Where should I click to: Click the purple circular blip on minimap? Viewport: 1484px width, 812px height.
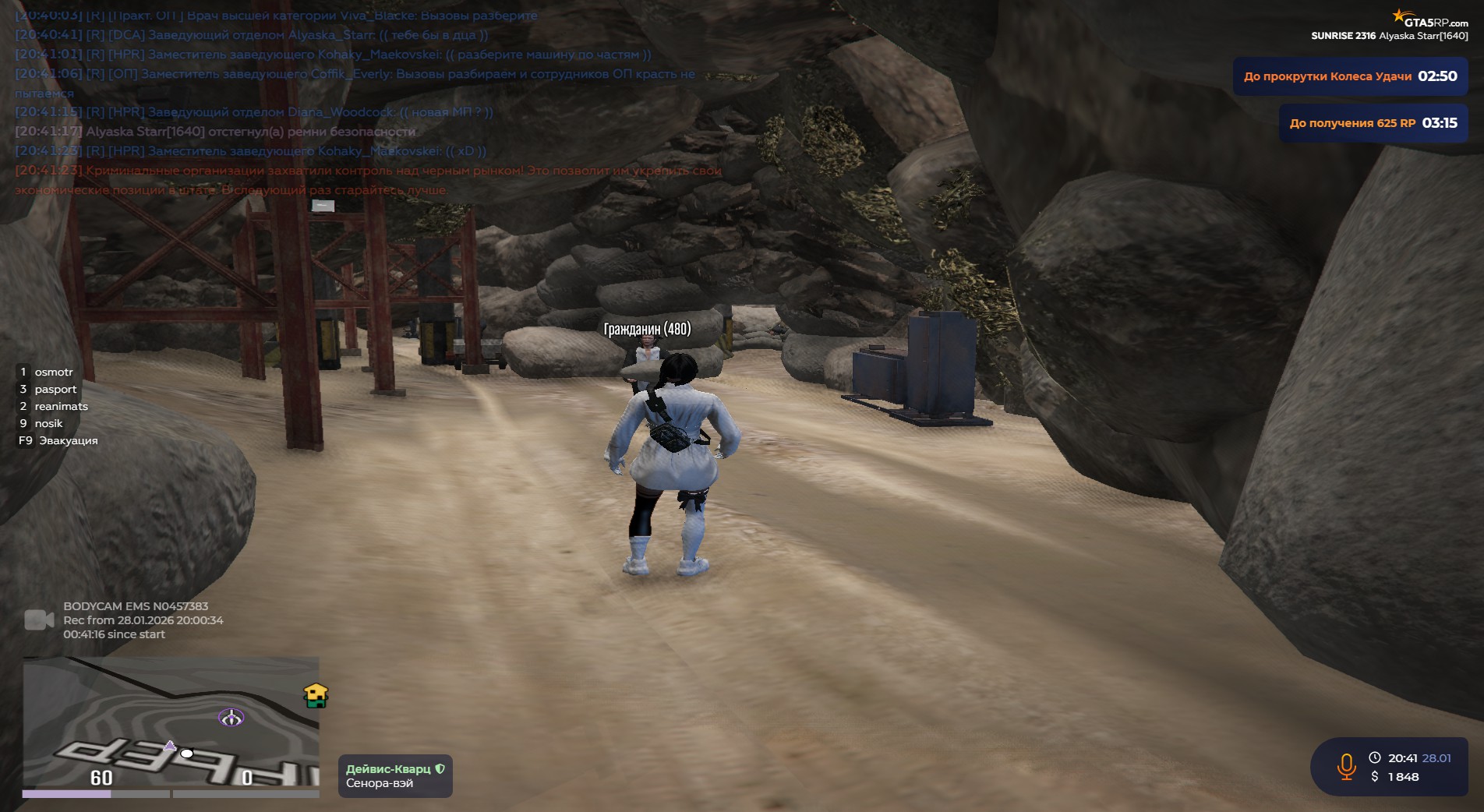[x=231, y=718]
